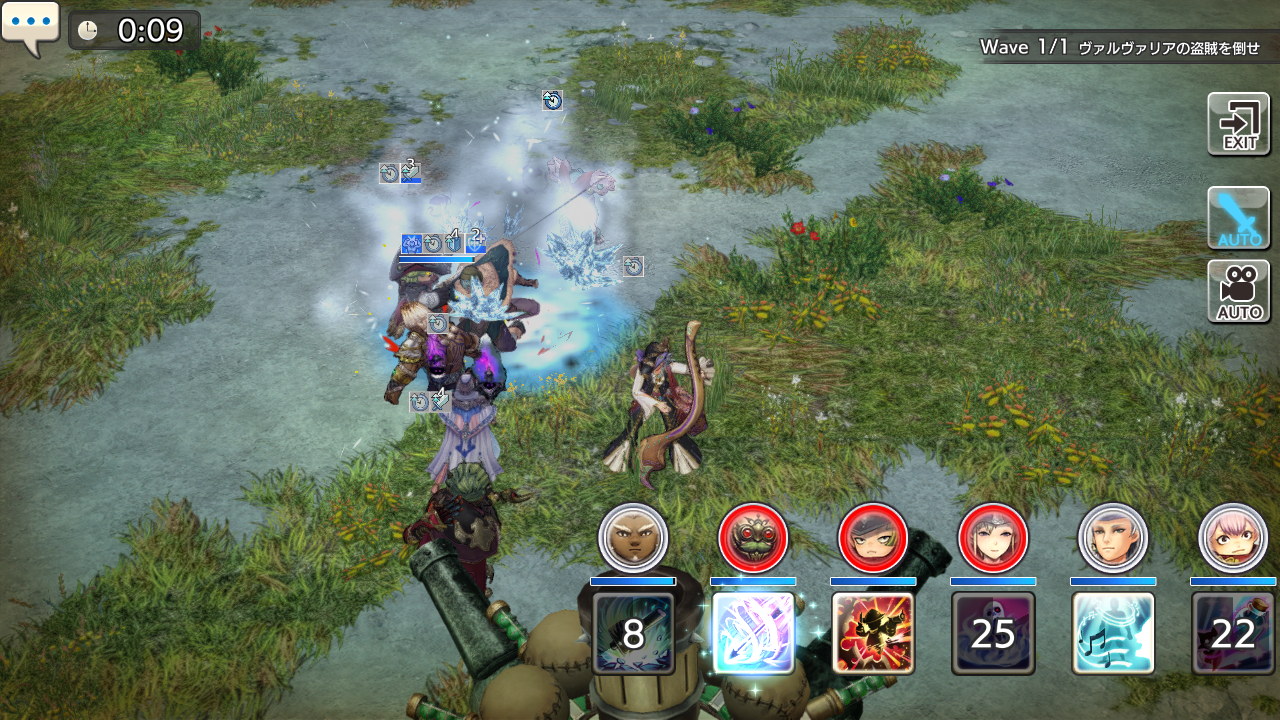
Task: Tap the potion skill showing 22
Action: tap(1233, 633)
